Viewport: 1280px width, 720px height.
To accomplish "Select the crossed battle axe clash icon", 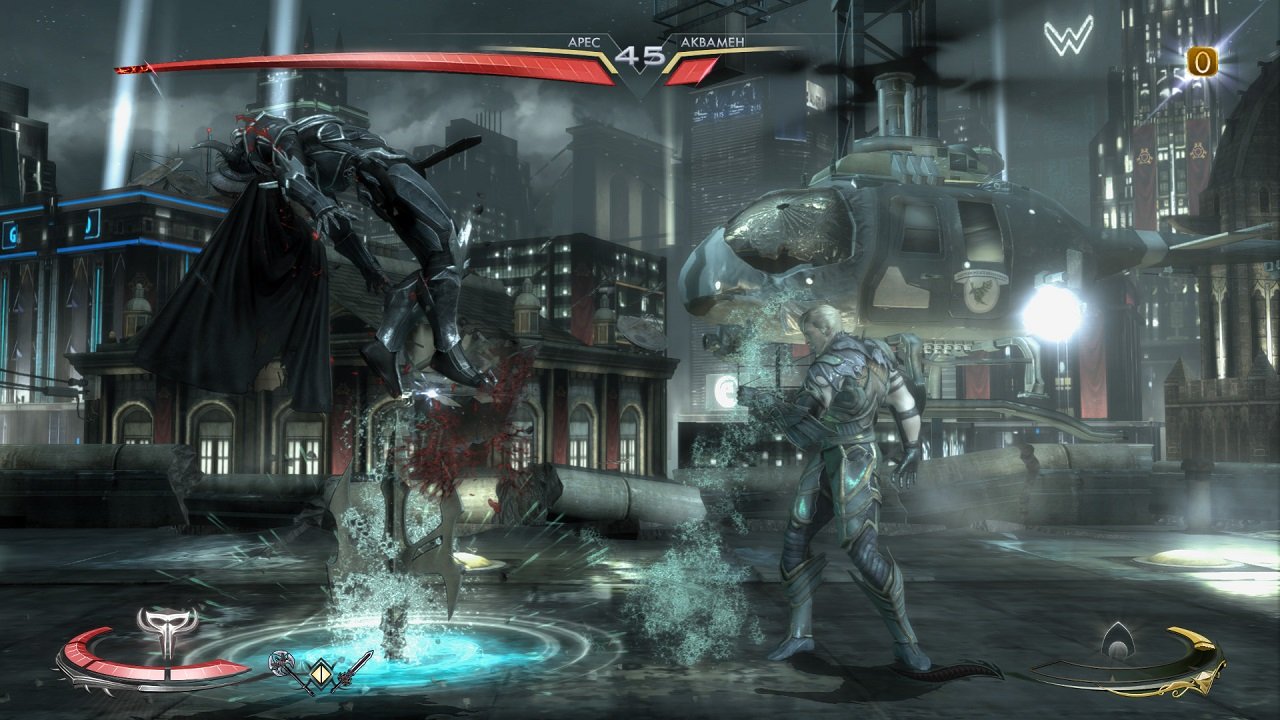I will point(281,662).
